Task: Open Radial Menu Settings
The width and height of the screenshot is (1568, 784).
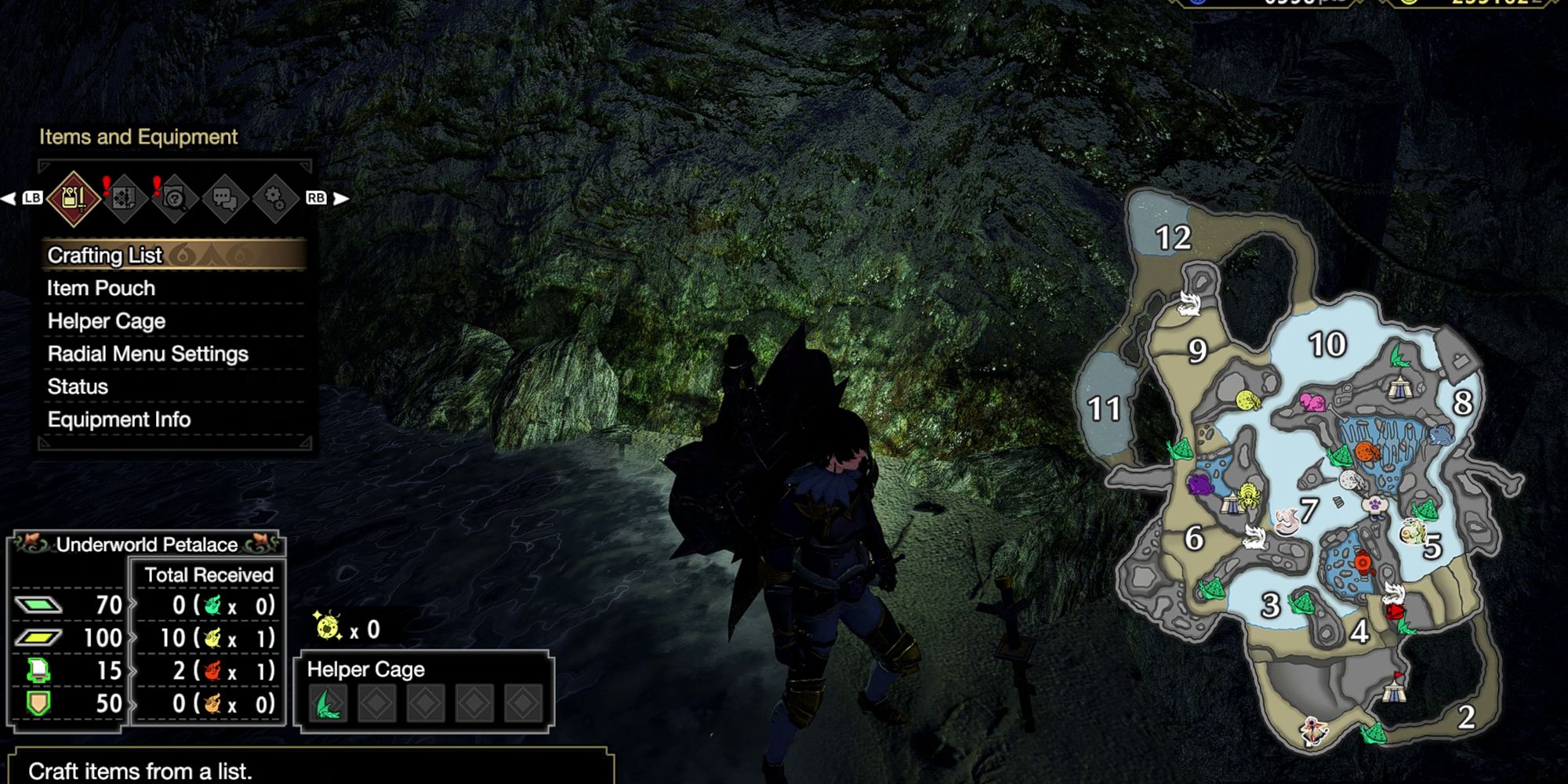Action: tap(148, 354)
